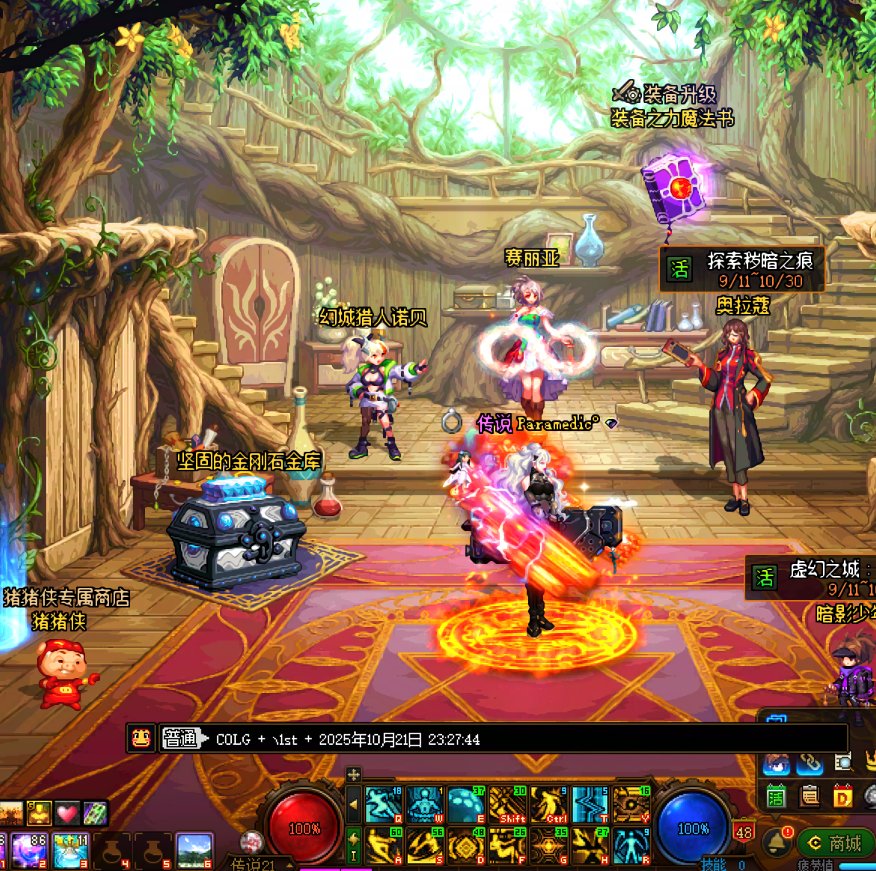Click the left arrow beside the skill bar
Image resolution: width=876 pixels, height=871 pixels.
point(352,804)
